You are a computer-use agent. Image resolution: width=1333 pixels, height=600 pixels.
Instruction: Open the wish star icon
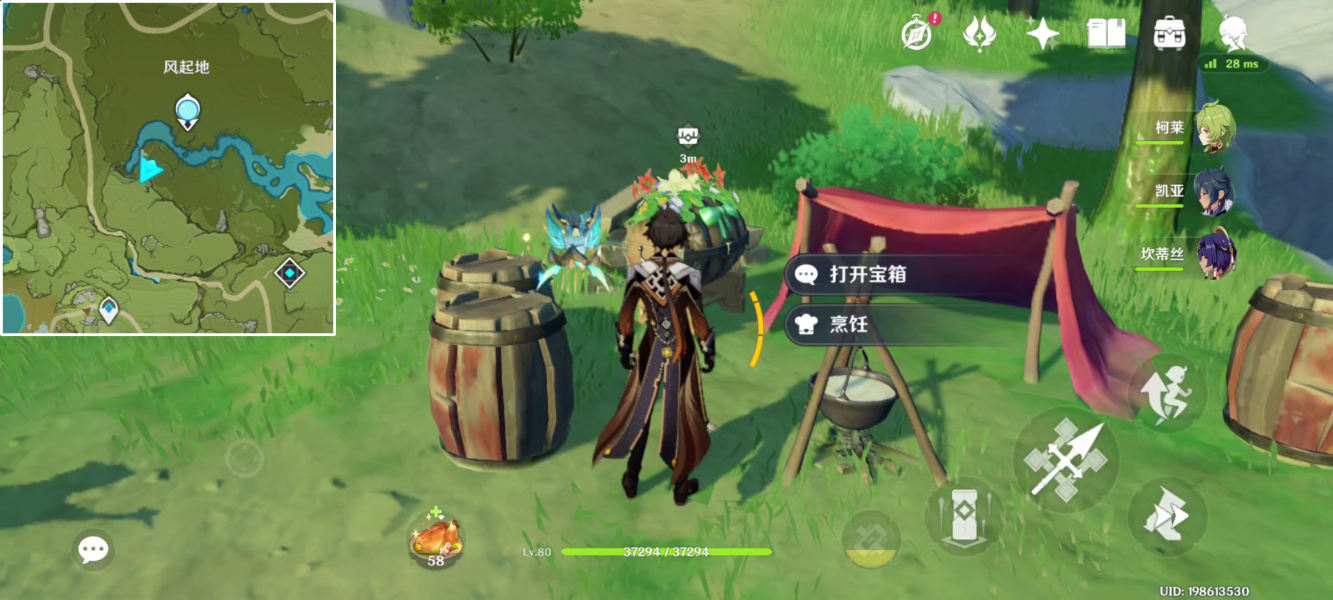[x=1043, y=34]
